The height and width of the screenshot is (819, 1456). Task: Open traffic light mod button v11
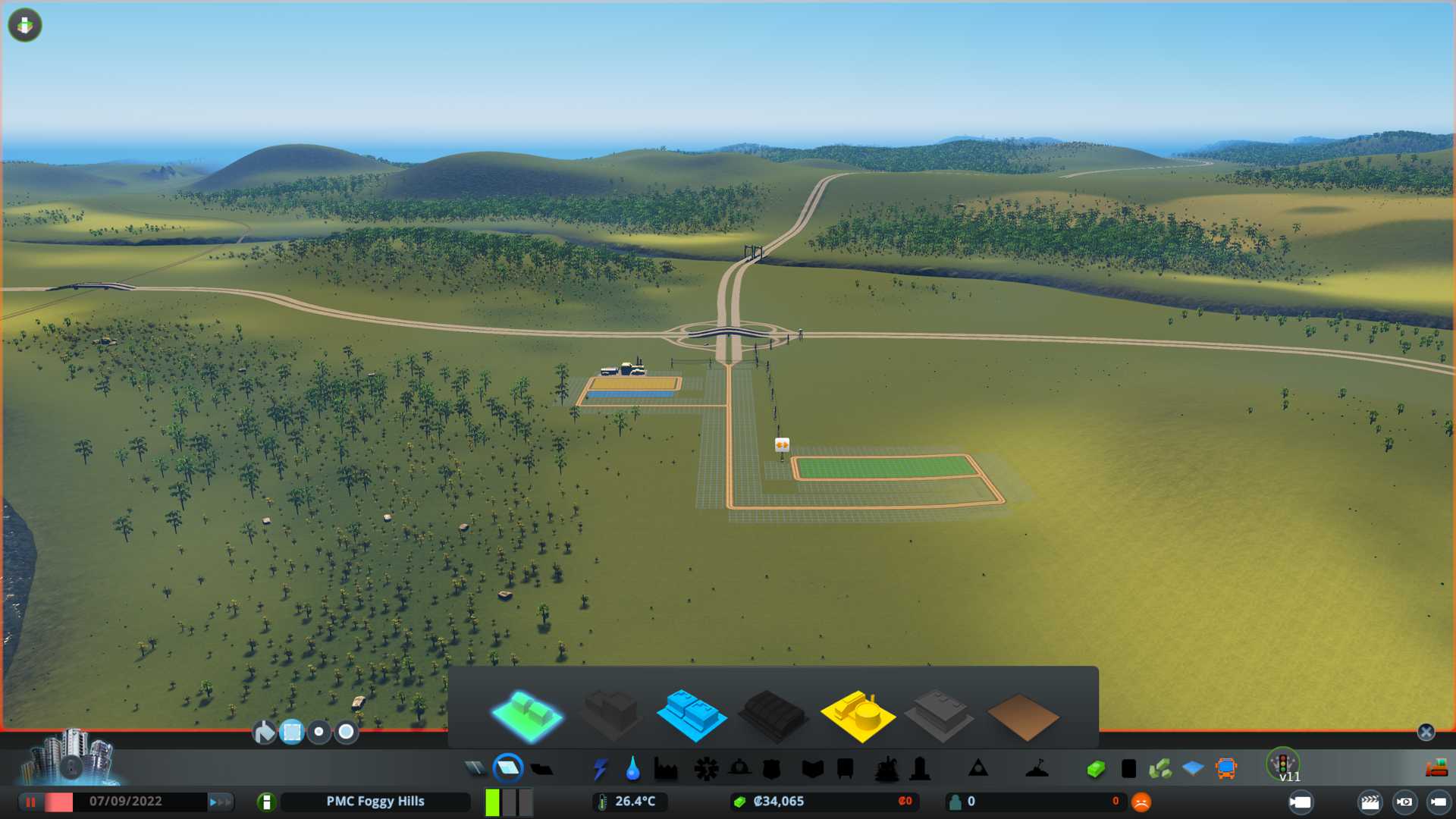(x=1283, y=764)
